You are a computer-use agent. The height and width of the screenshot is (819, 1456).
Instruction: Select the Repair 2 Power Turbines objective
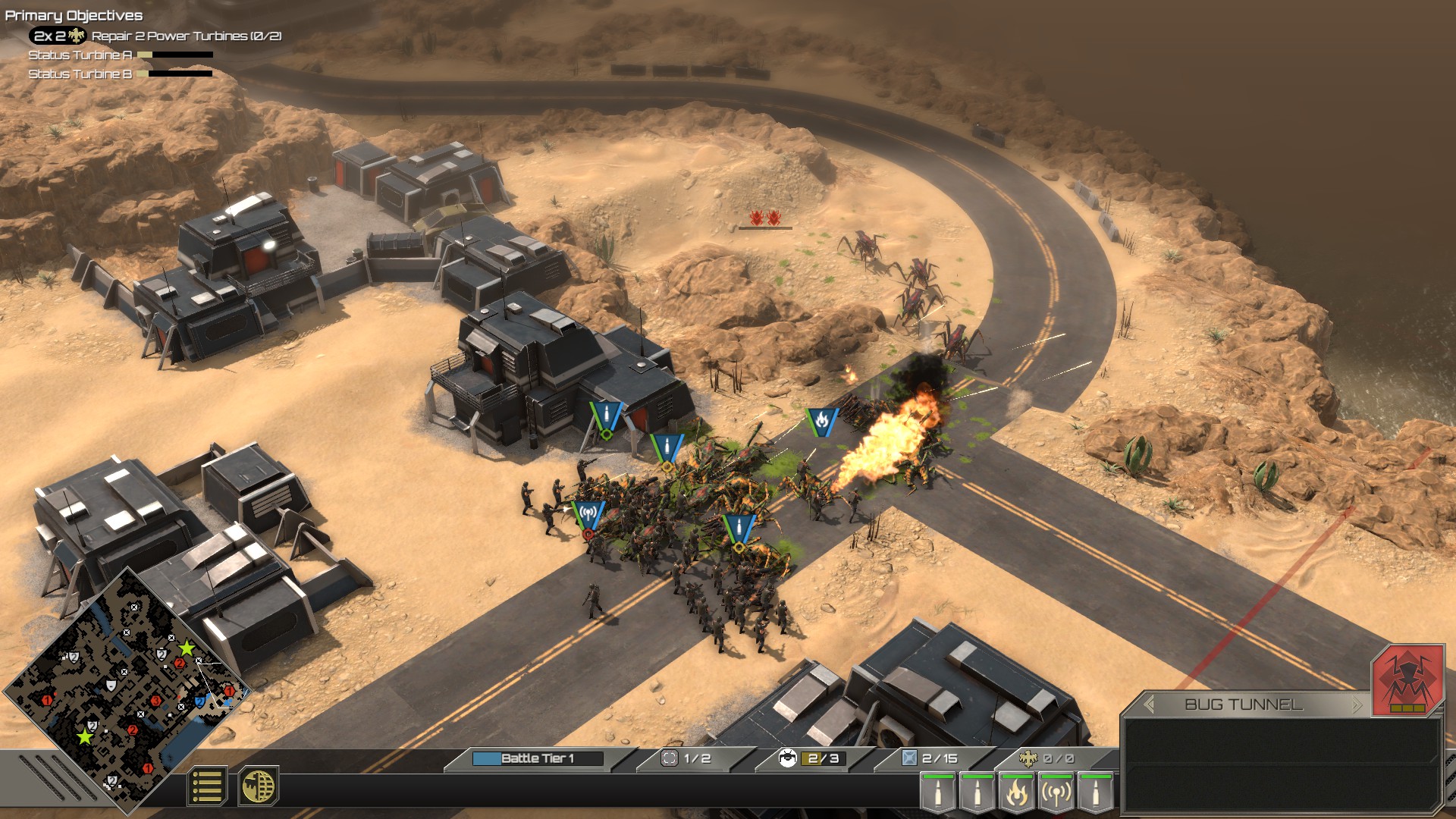pyautogui.click(x=187, y=36)
